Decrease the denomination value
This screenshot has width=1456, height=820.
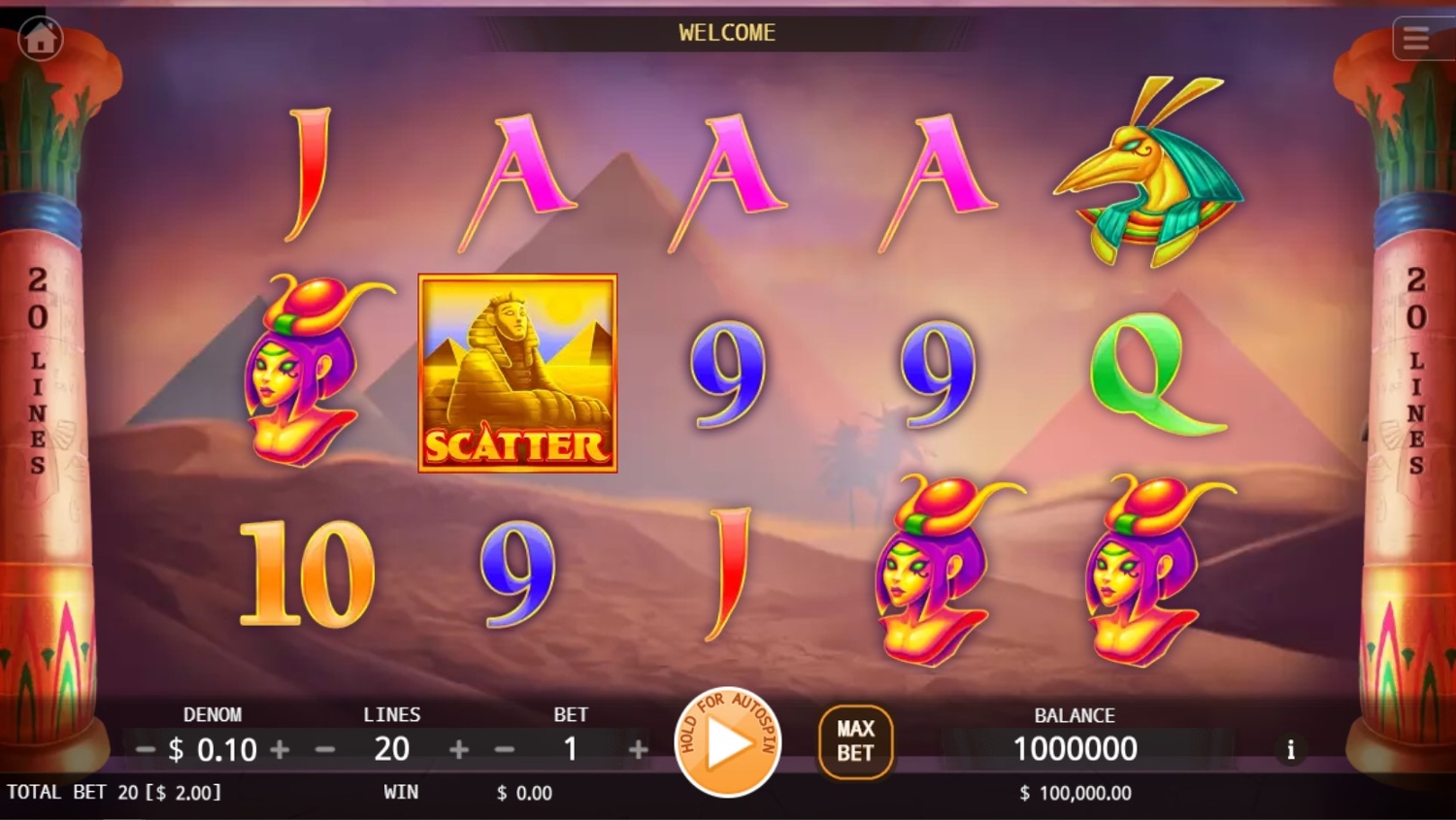(146, 749)
